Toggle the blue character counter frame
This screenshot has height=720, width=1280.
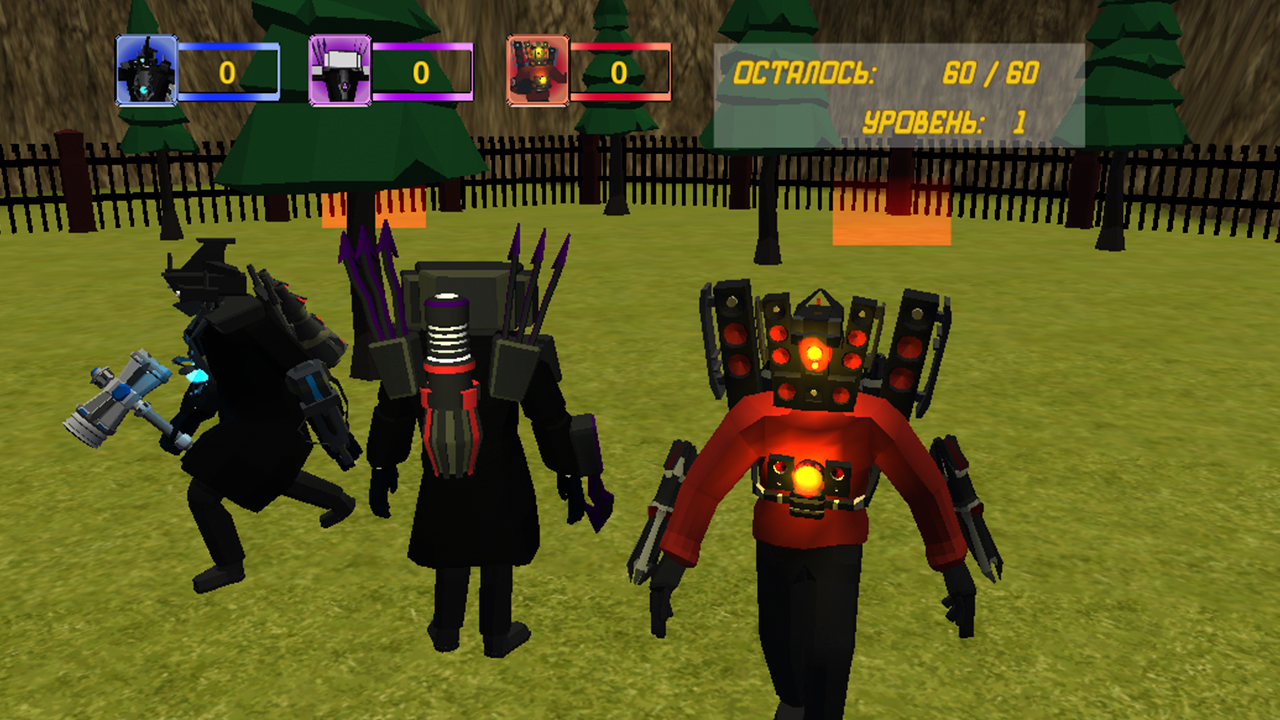(230, 69)
